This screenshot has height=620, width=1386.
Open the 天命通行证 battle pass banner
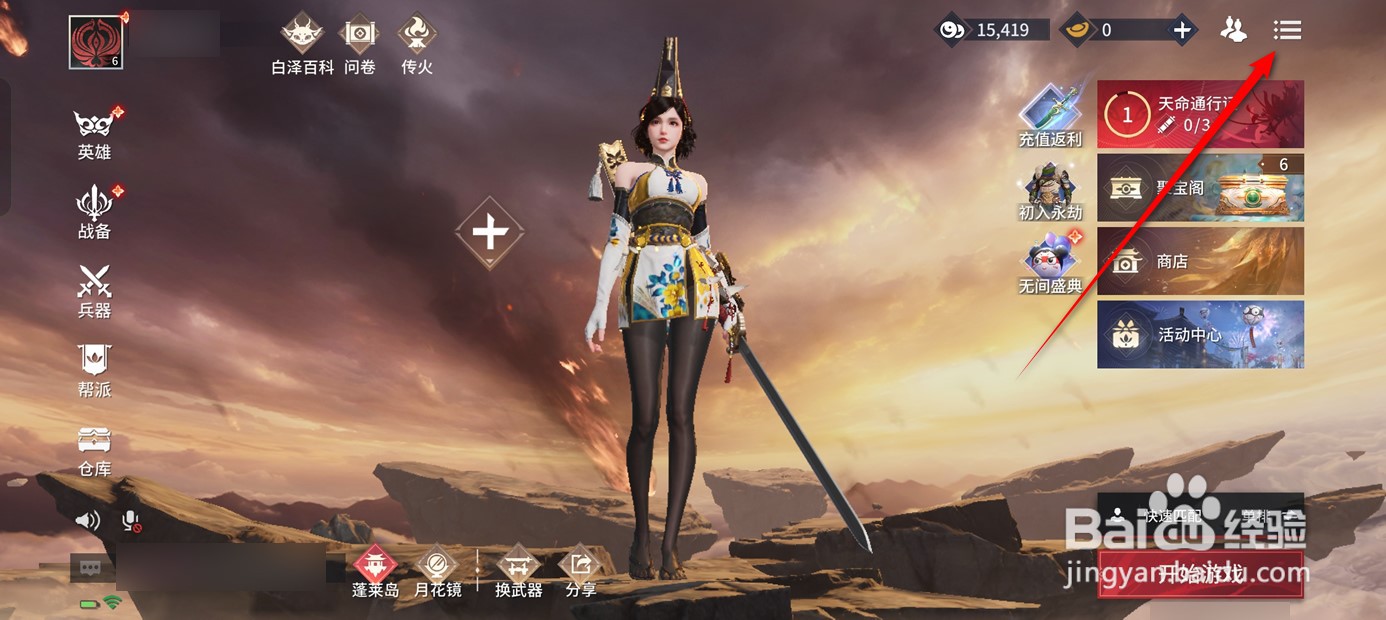click(x=1200, y=114)
